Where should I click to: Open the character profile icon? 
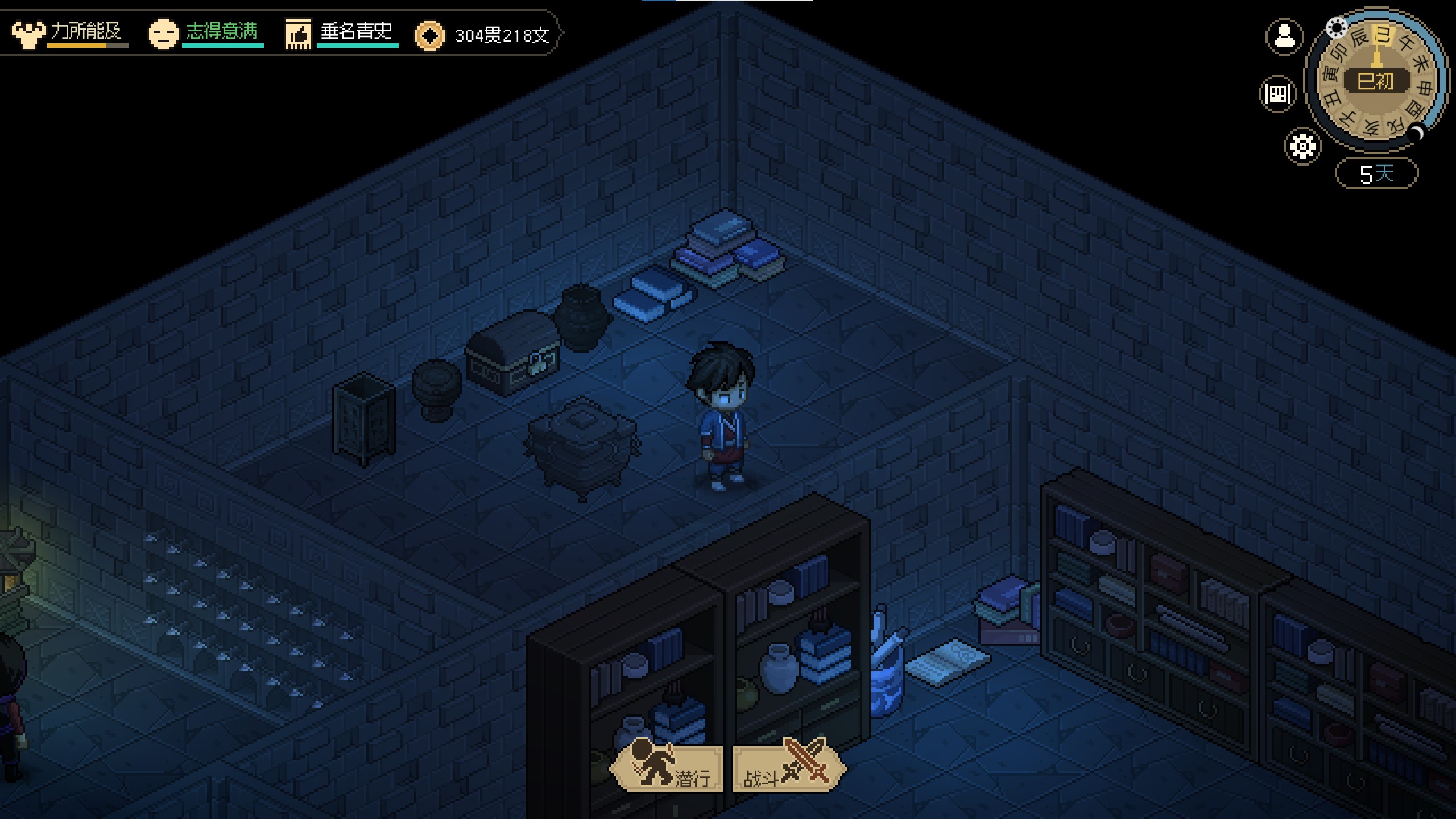pyautogui.click(x=1284, y=37)
